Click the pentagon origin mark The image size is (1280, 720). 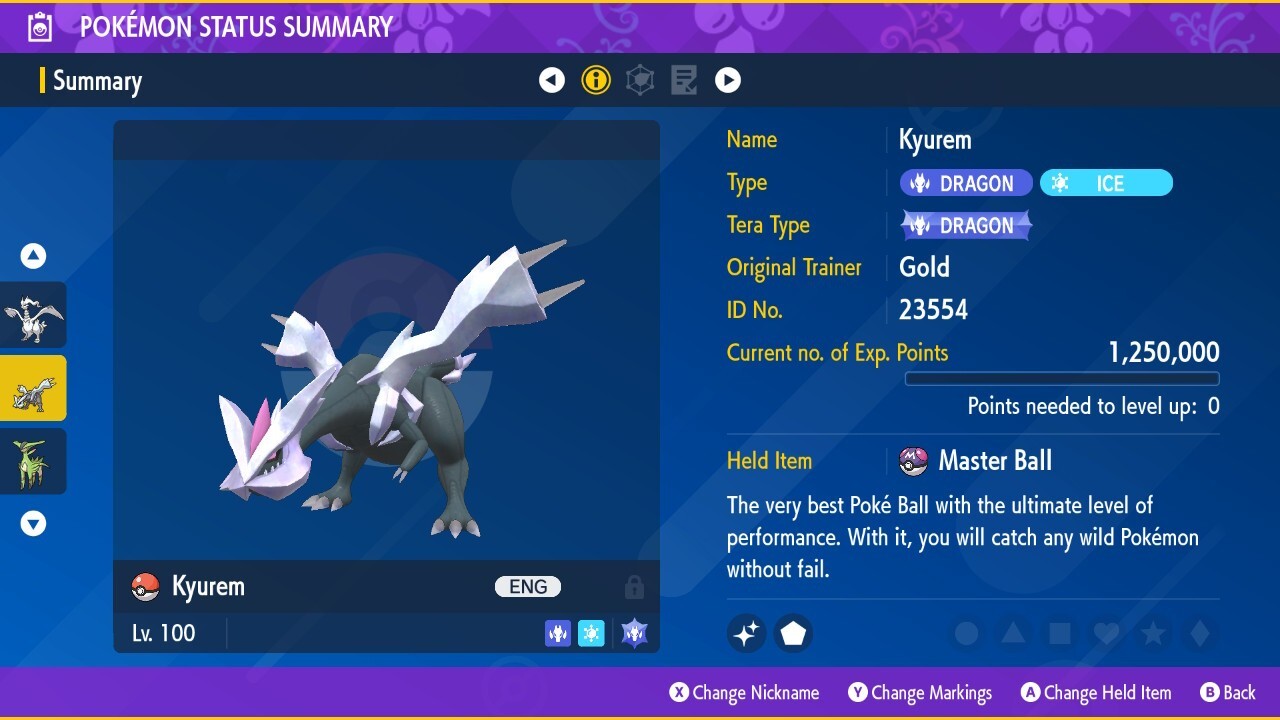coord(792,633)
